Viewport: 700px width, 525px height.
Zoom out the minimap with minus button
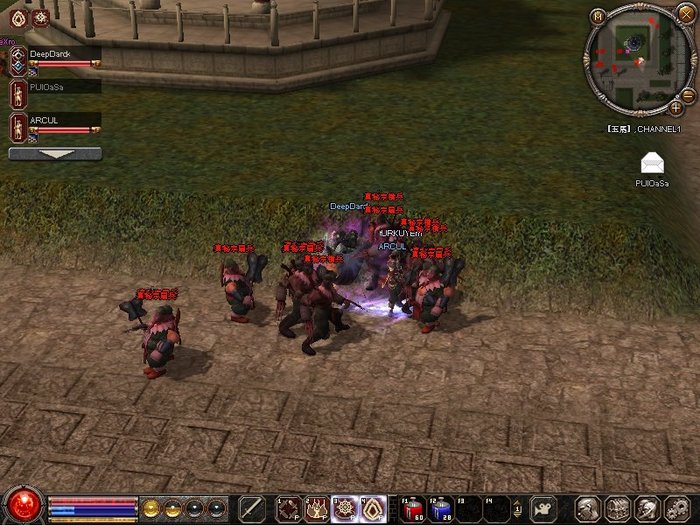click(x=687, y=95)
